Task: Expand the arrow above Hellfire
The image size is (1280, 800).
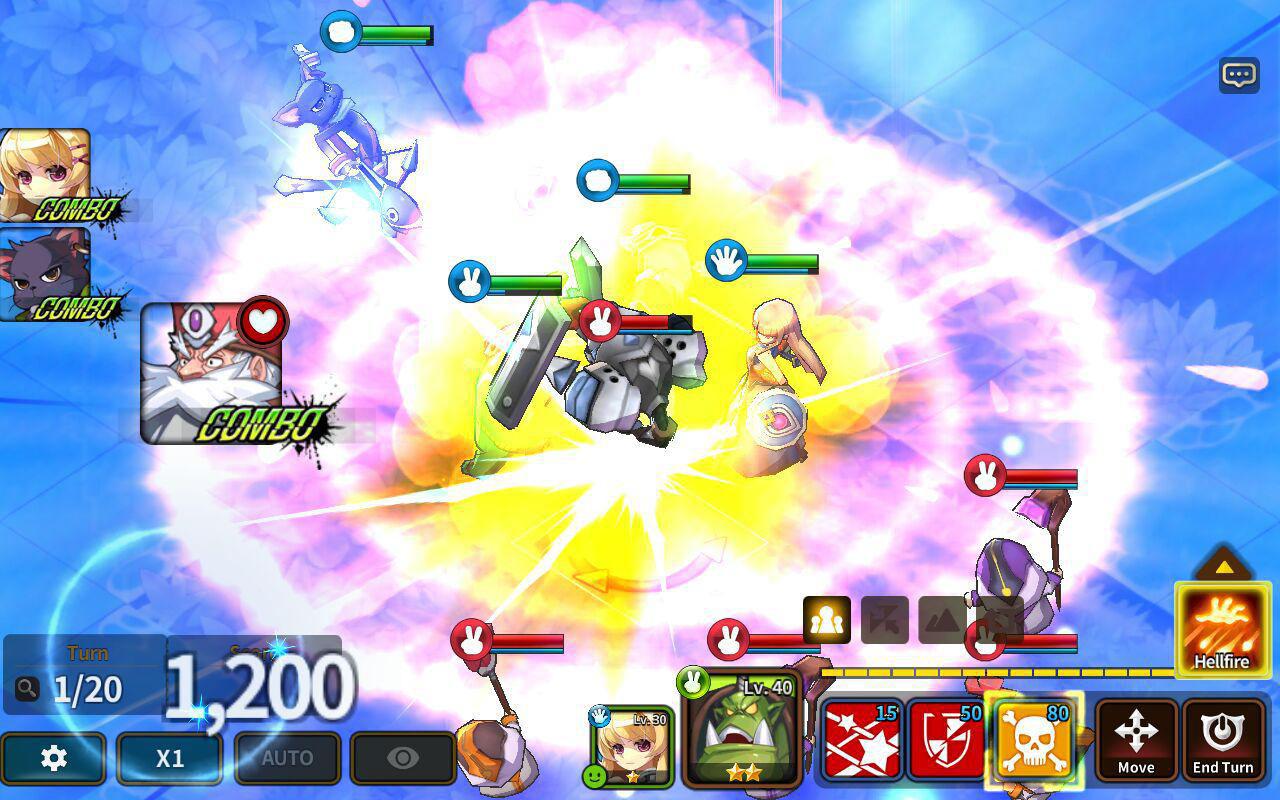Action: pyautogui.click(x=1223, y=565)
